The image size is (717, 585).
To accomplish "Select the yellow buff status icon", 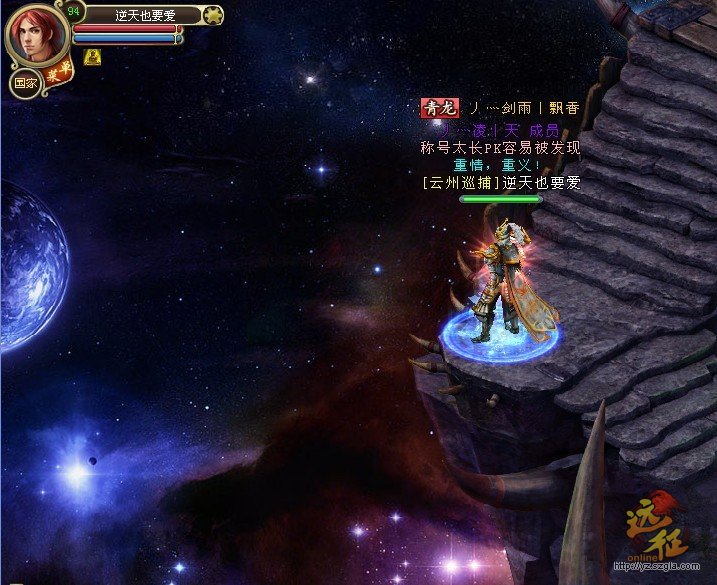I will [x=93, y=56].
